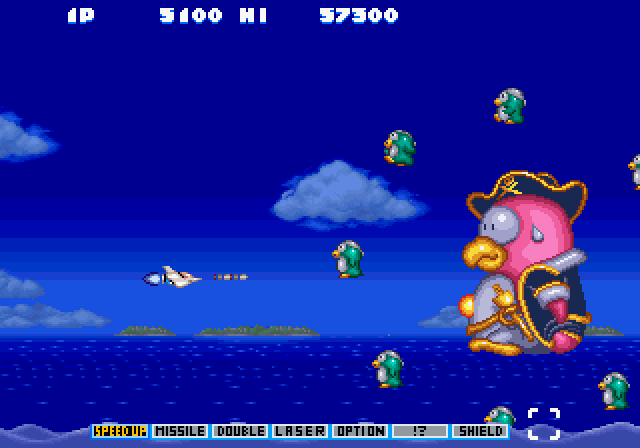Image resolution: width=640 pixels, height=448 pixels.
Task: Click the !? mystery power-up slot
Action: click(420, 431)
